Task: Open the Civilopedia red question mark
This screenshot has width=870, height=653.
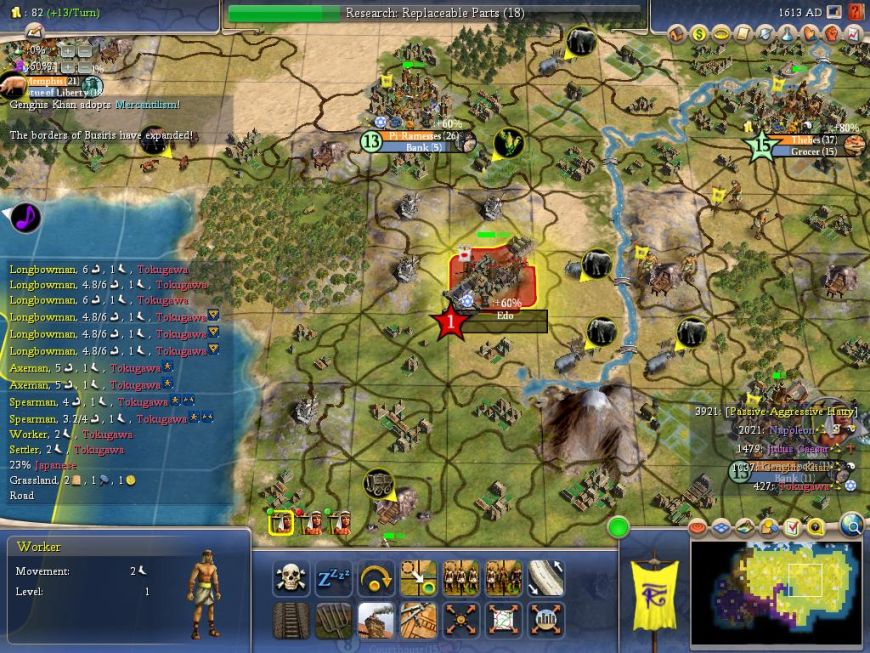Action: [856, 12]
